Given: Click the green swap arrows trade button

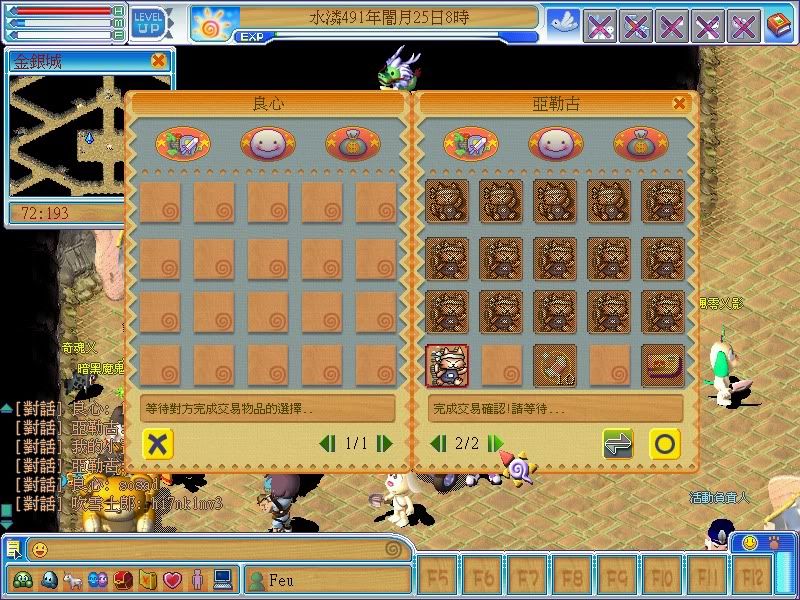Looking at the screenshot, I should [618, 443].
